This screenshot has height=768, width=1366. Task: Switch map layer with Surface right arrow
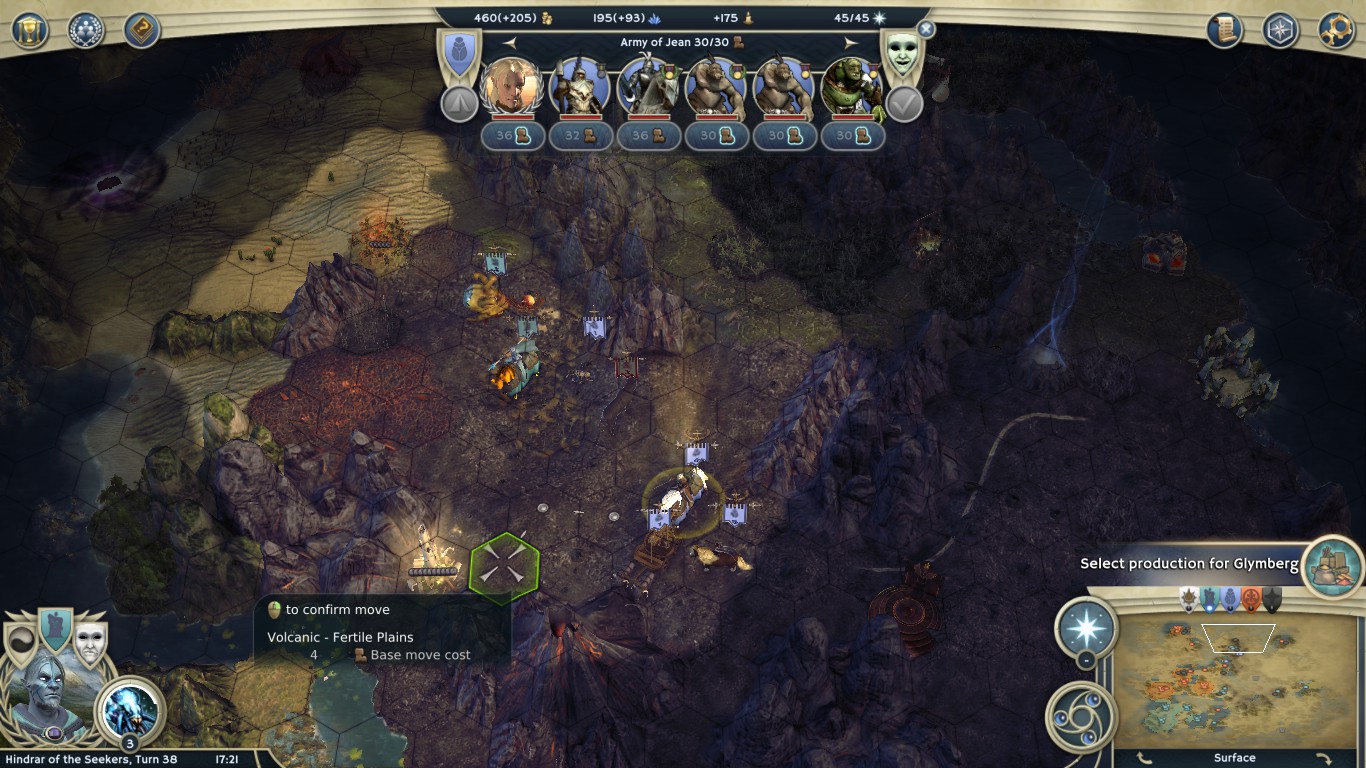point(1323,758)
